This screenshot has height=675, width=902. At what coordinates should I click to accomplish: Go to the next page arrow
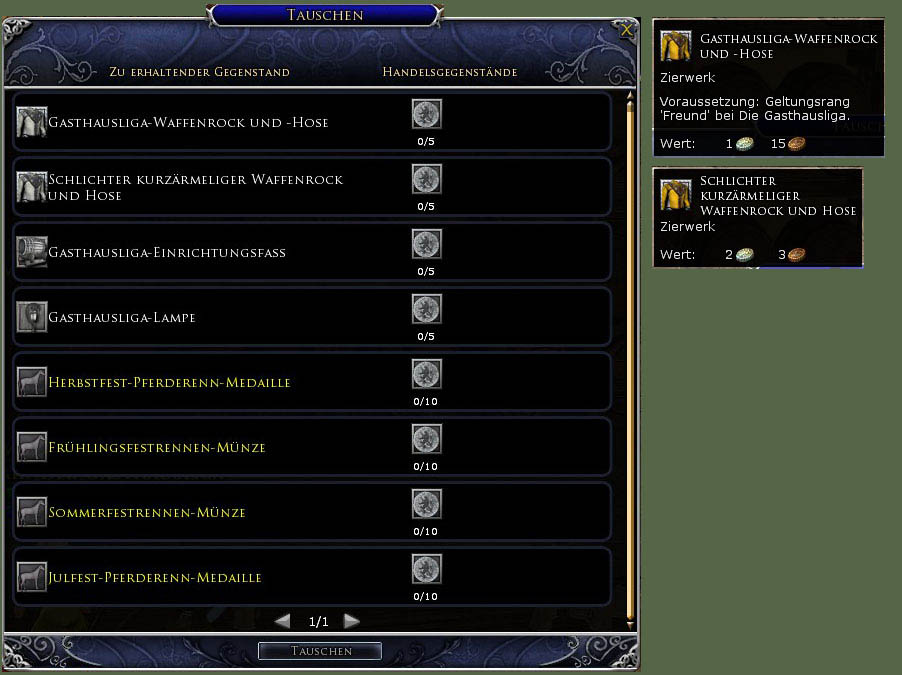point(351,621)
